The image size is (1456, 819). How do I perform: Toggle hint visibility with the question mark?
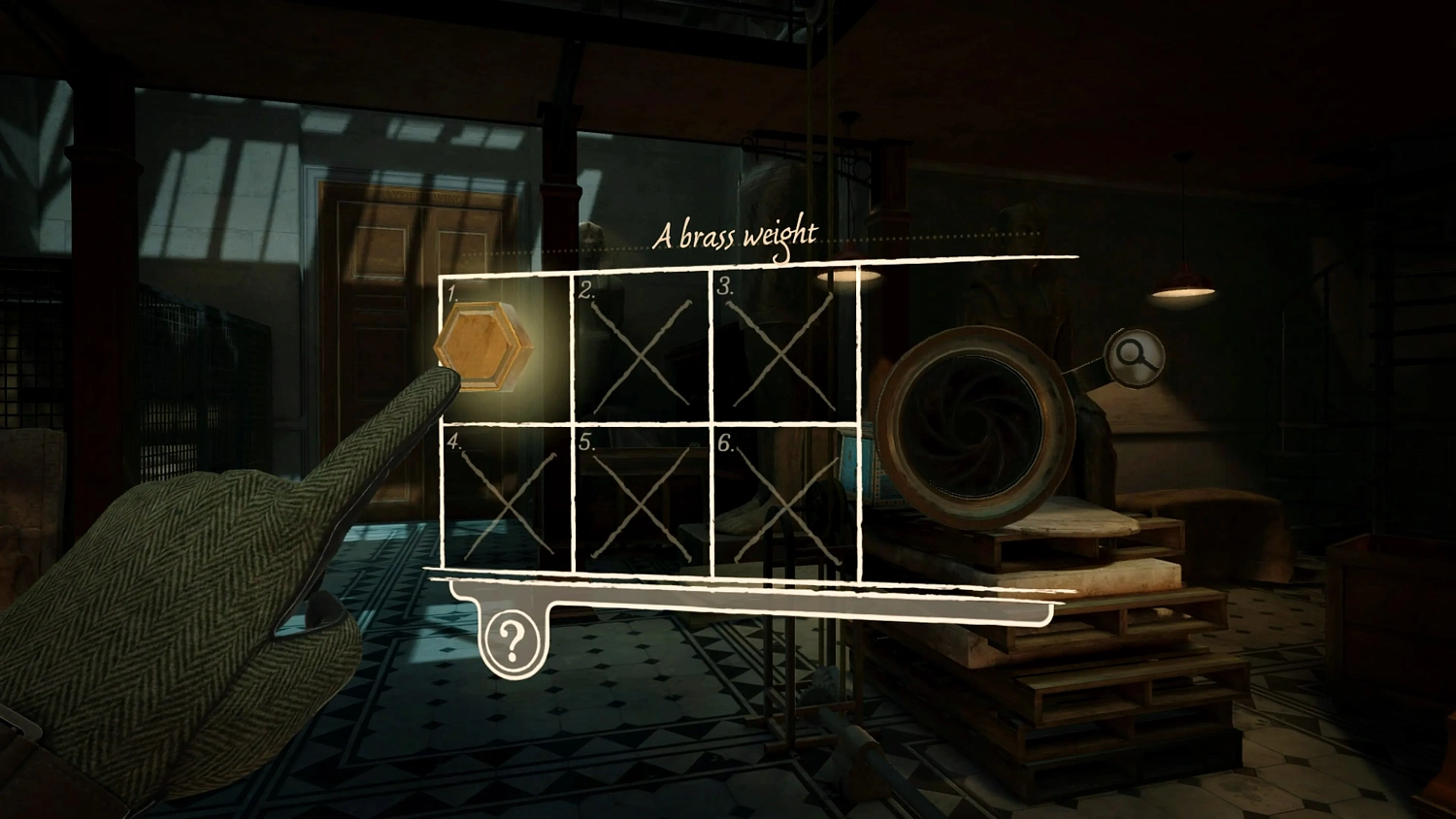[x=513, y=639]
